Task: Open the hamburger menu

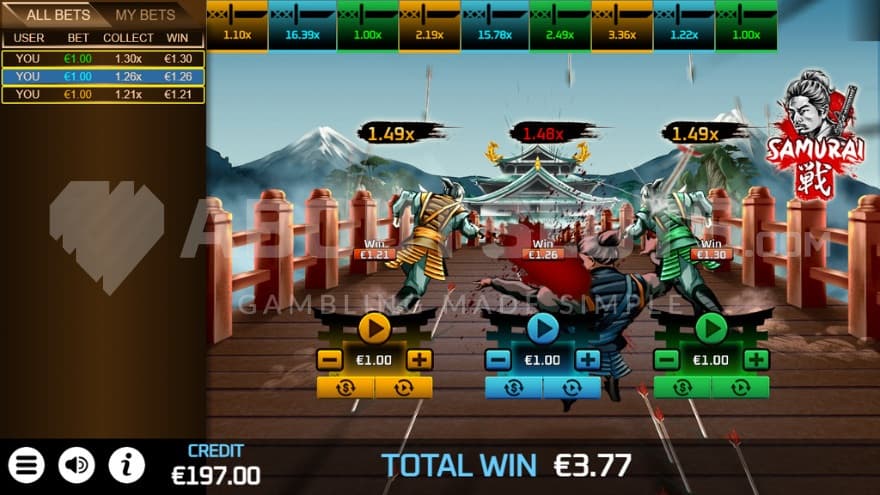Action: click(27, 465)
